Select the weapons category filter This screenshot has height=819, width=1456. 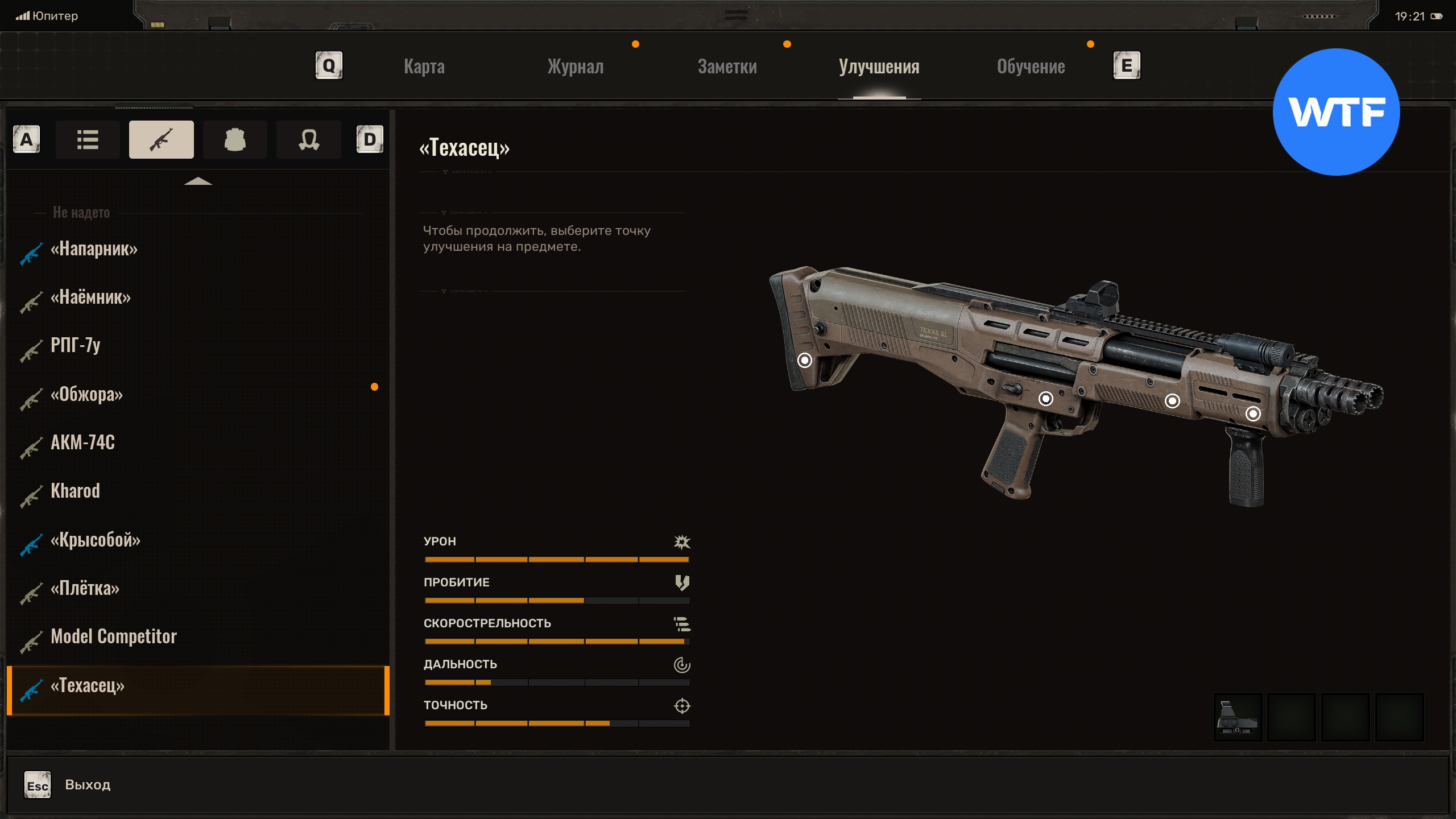click(161, 139)
